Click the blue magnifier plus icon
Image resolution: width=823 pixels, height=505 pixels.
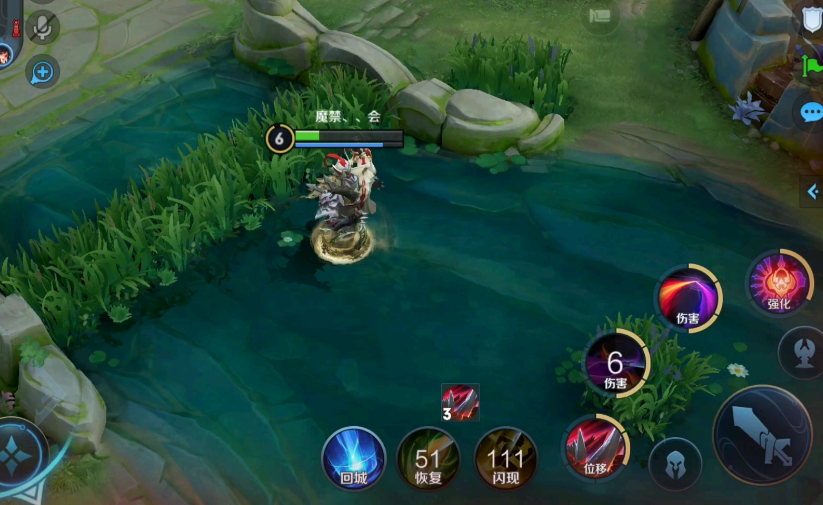coord(42,72)
